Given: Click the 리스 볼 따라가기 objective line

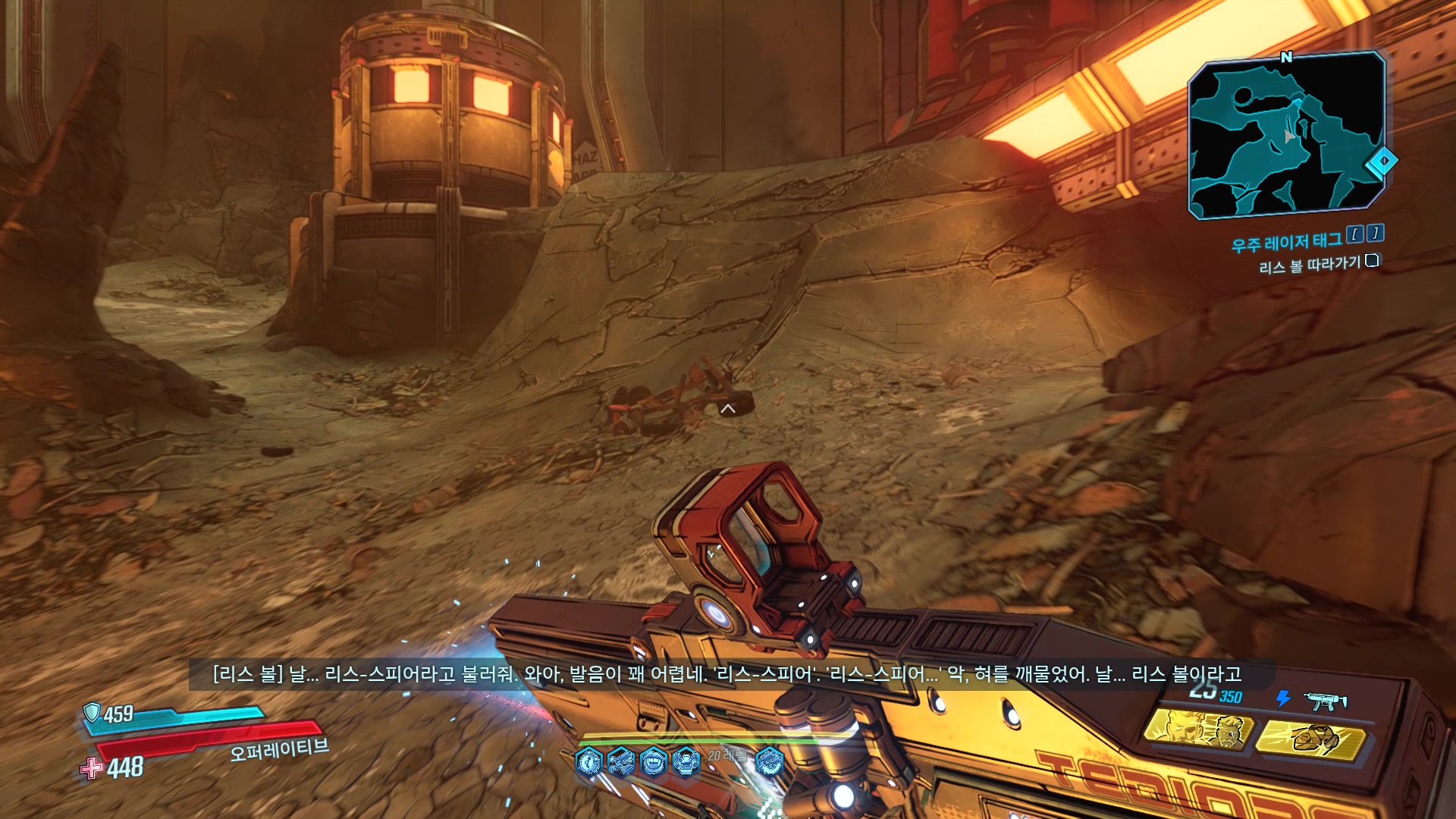Looking at the screenshot, I should point(1310,265).
